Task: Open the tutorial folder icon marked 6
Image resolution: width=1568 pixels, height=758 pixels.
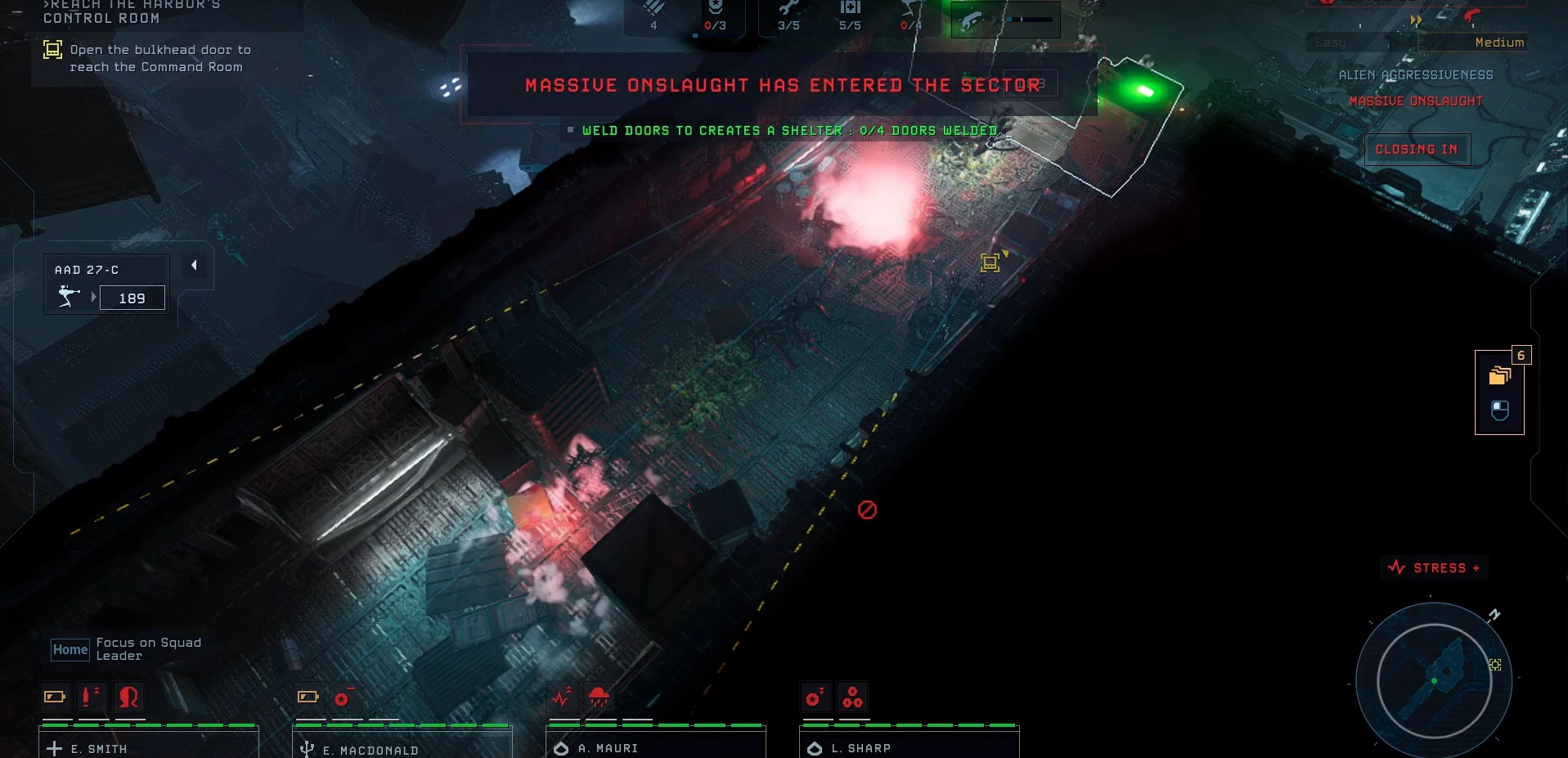Action: [1498, 376]
